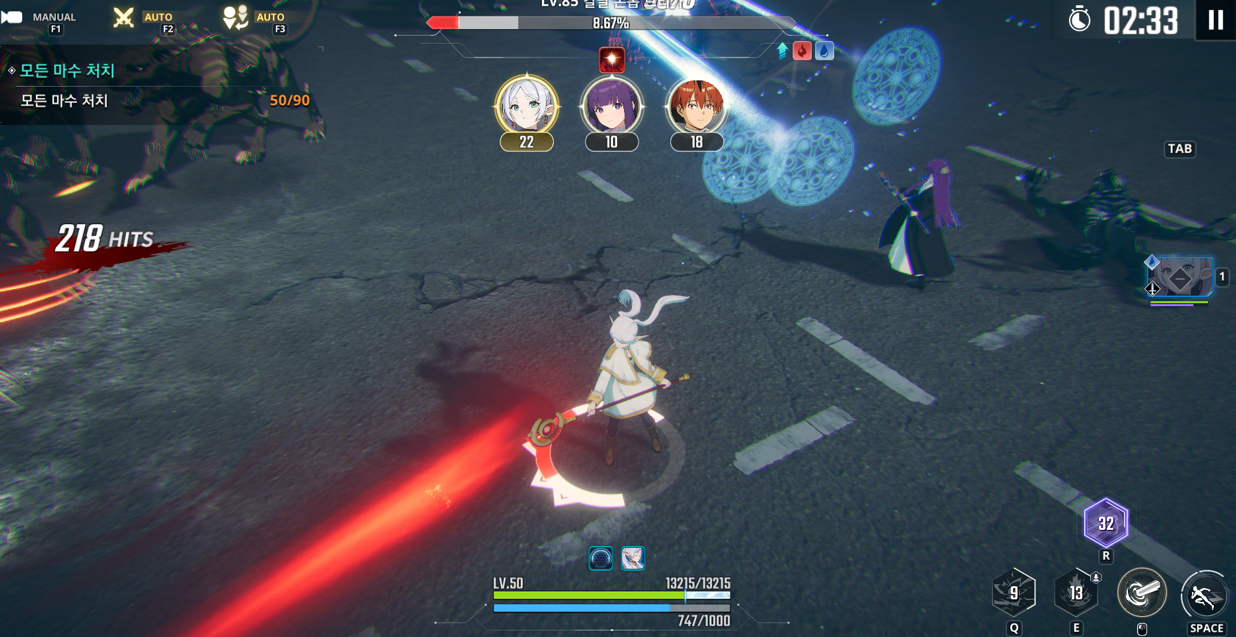Image resolution: width=1236 pixels, height=637 pixels.
Task: Click the red burst icon above portraits
Action: click(x=611, y=60)
